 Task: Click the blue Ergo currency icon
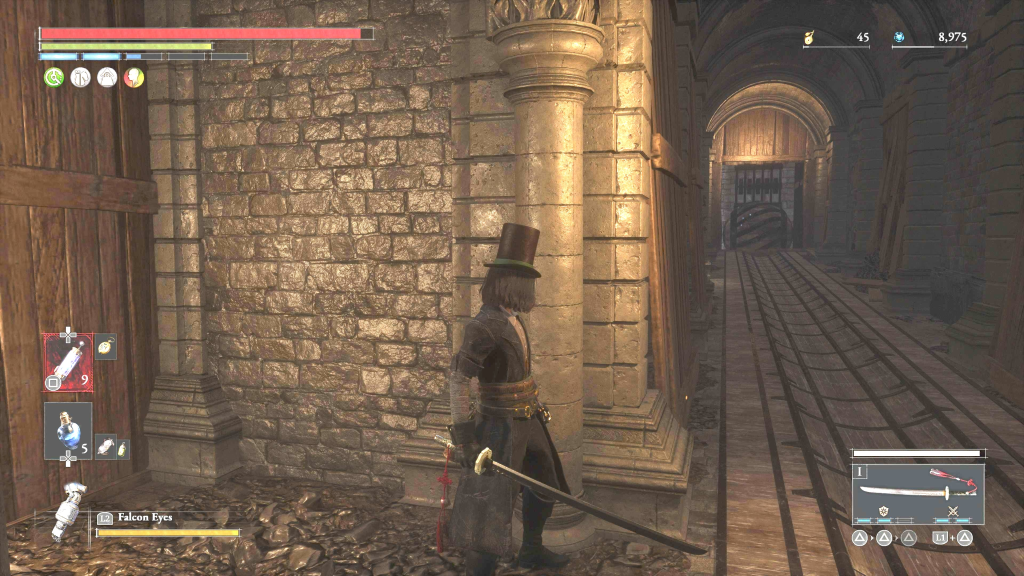point(899,38)
